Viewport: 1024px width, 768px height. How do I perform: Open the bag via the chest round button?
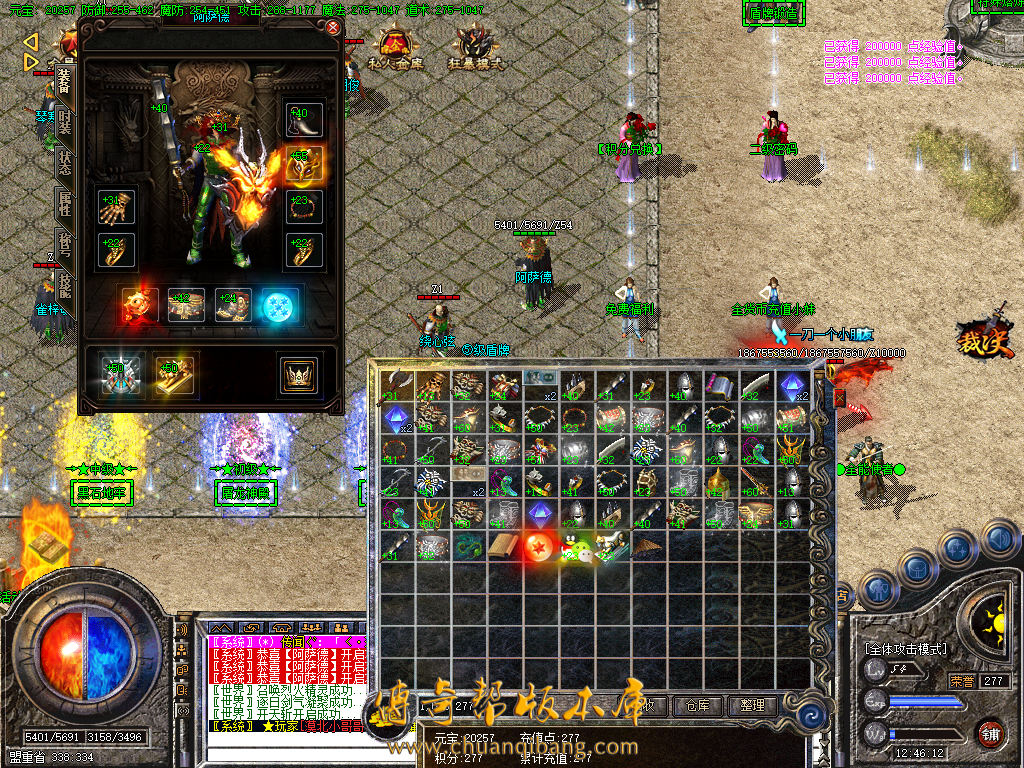click(x=918, y=567)
